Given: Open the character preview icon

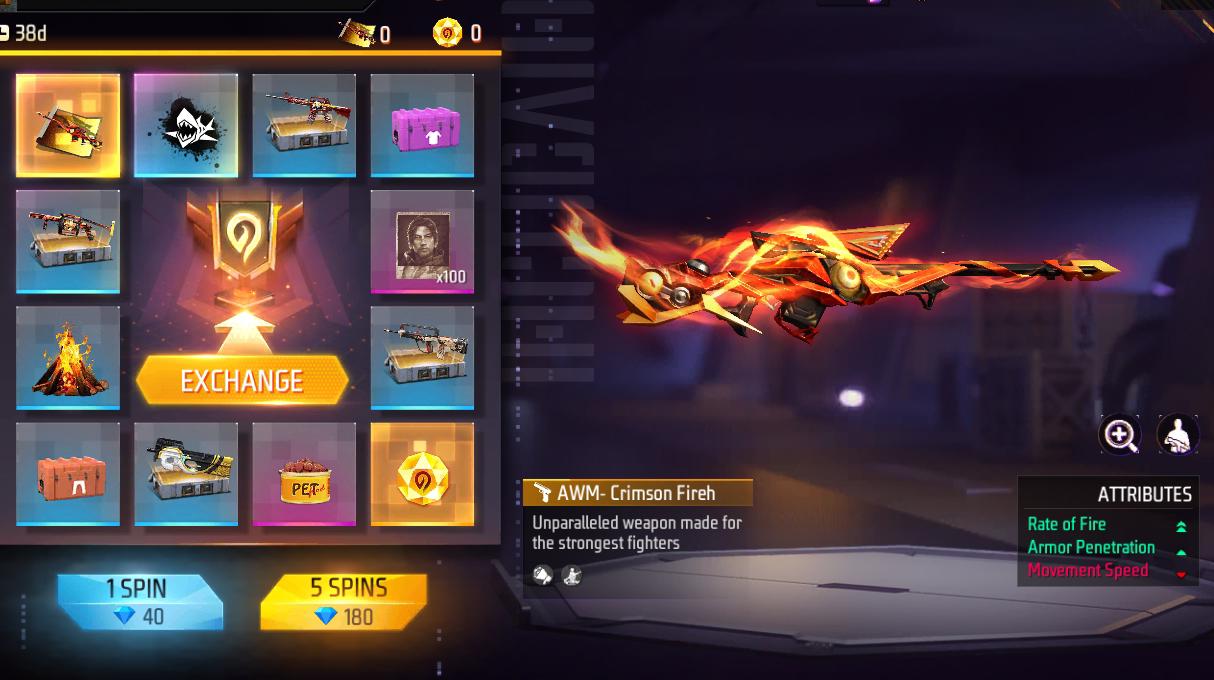Looking at the screenshot, I should click(1177, 435).
